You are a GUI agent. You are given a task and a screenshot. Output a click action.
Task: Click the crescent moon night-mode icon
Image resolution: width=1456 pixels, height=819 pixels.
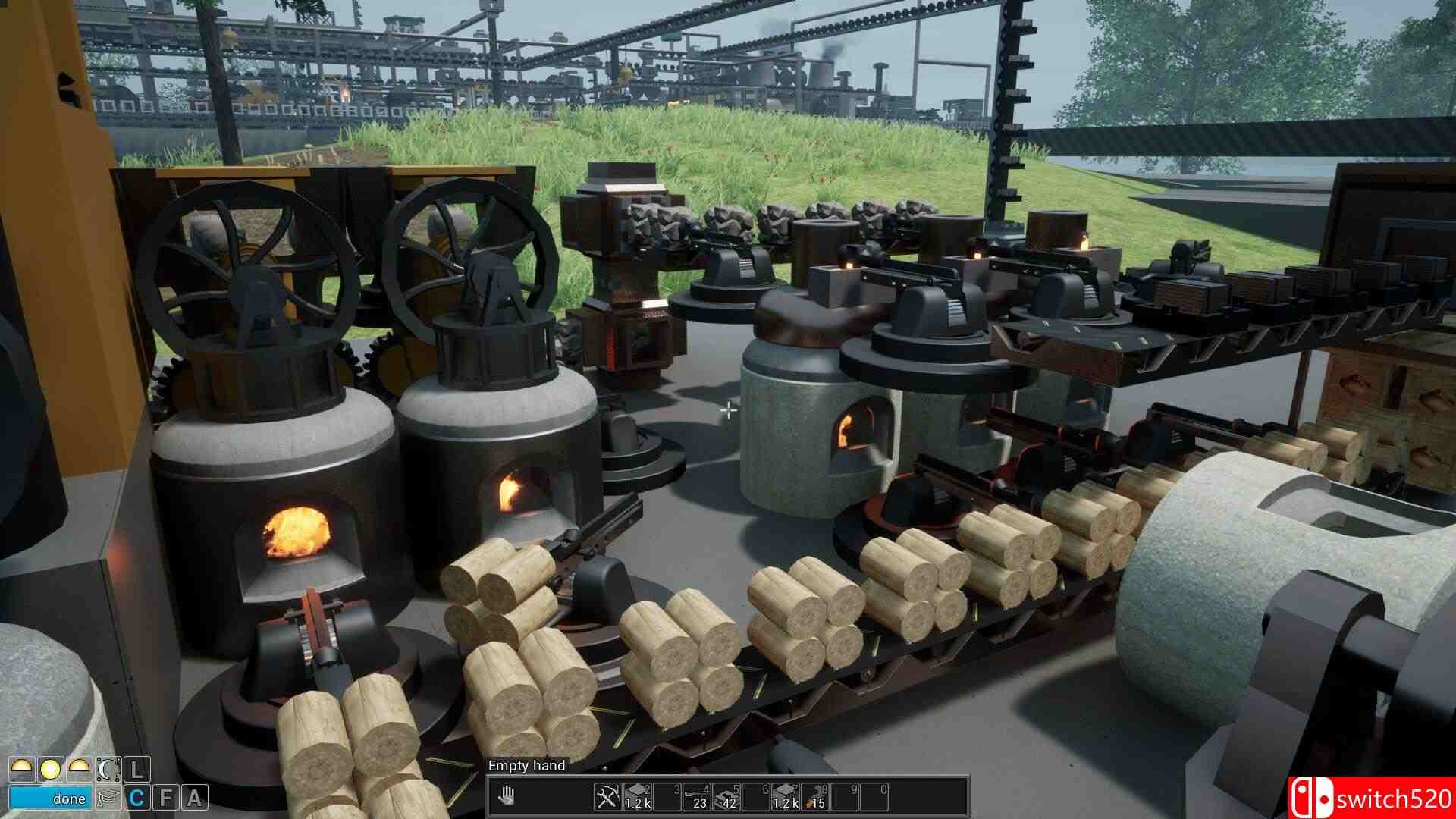coord(108,770)
